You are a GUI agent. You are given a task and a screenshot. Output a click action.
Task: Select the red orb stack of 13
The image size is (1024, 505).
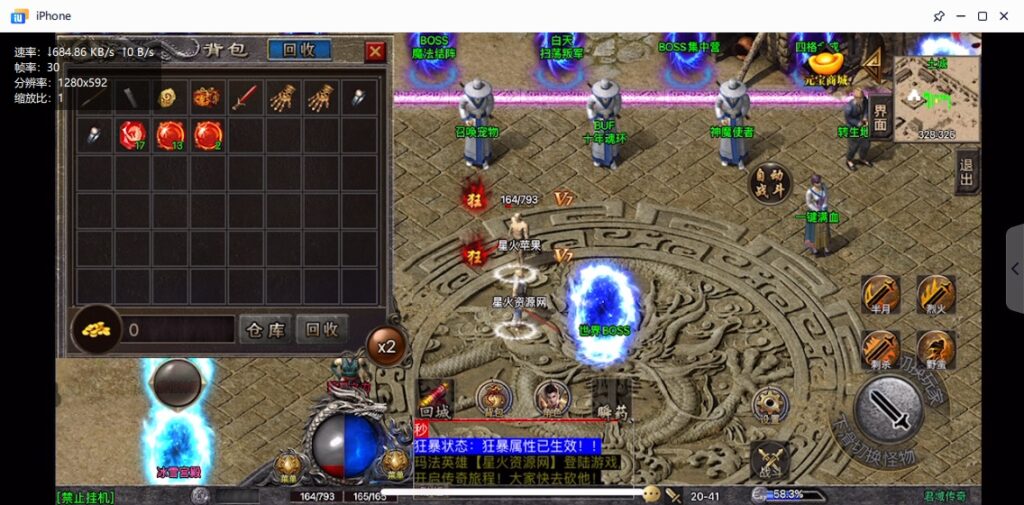pos(170,134)
